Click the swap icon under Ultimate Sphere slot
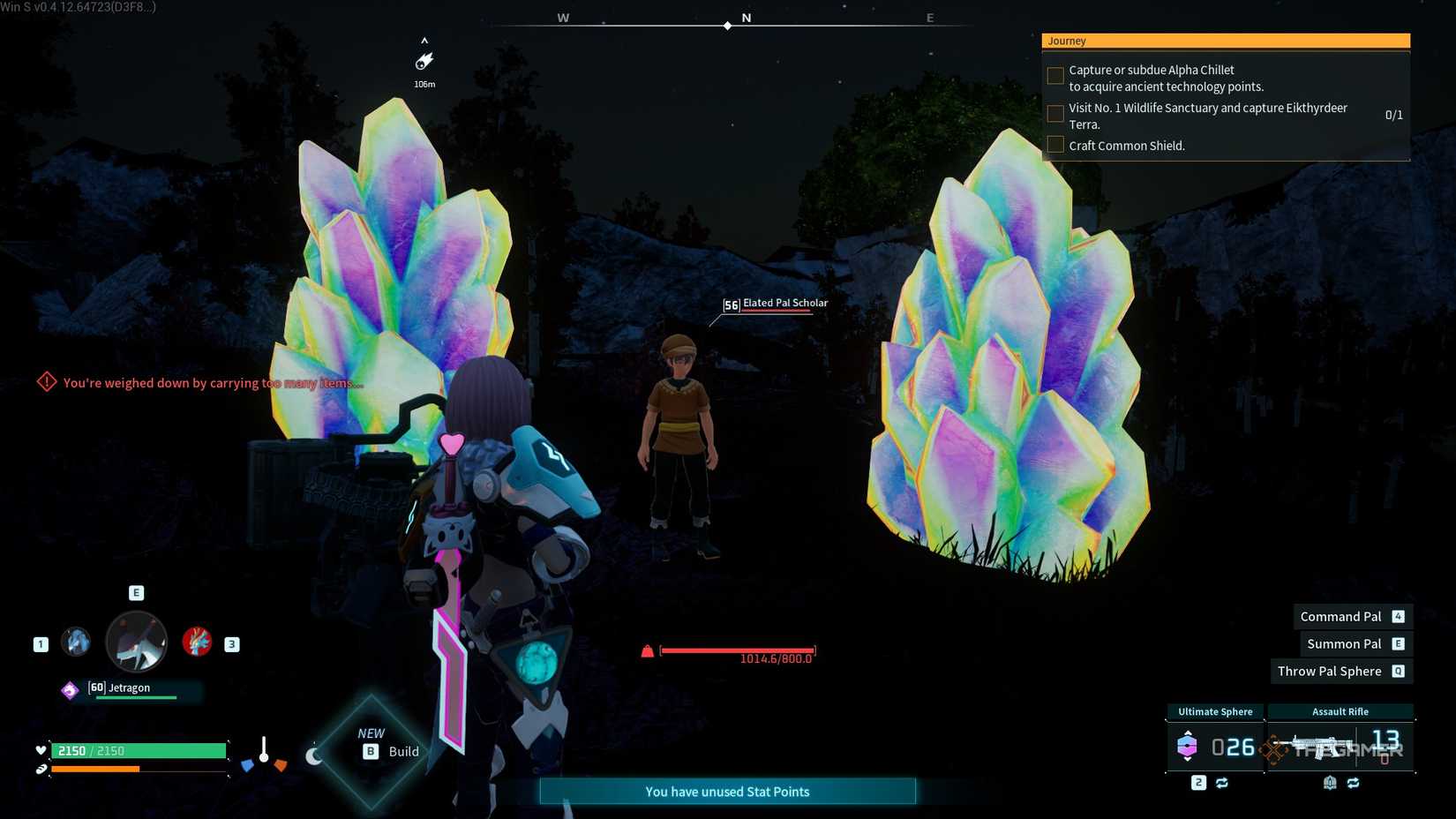 click(x=1221, y=783)
